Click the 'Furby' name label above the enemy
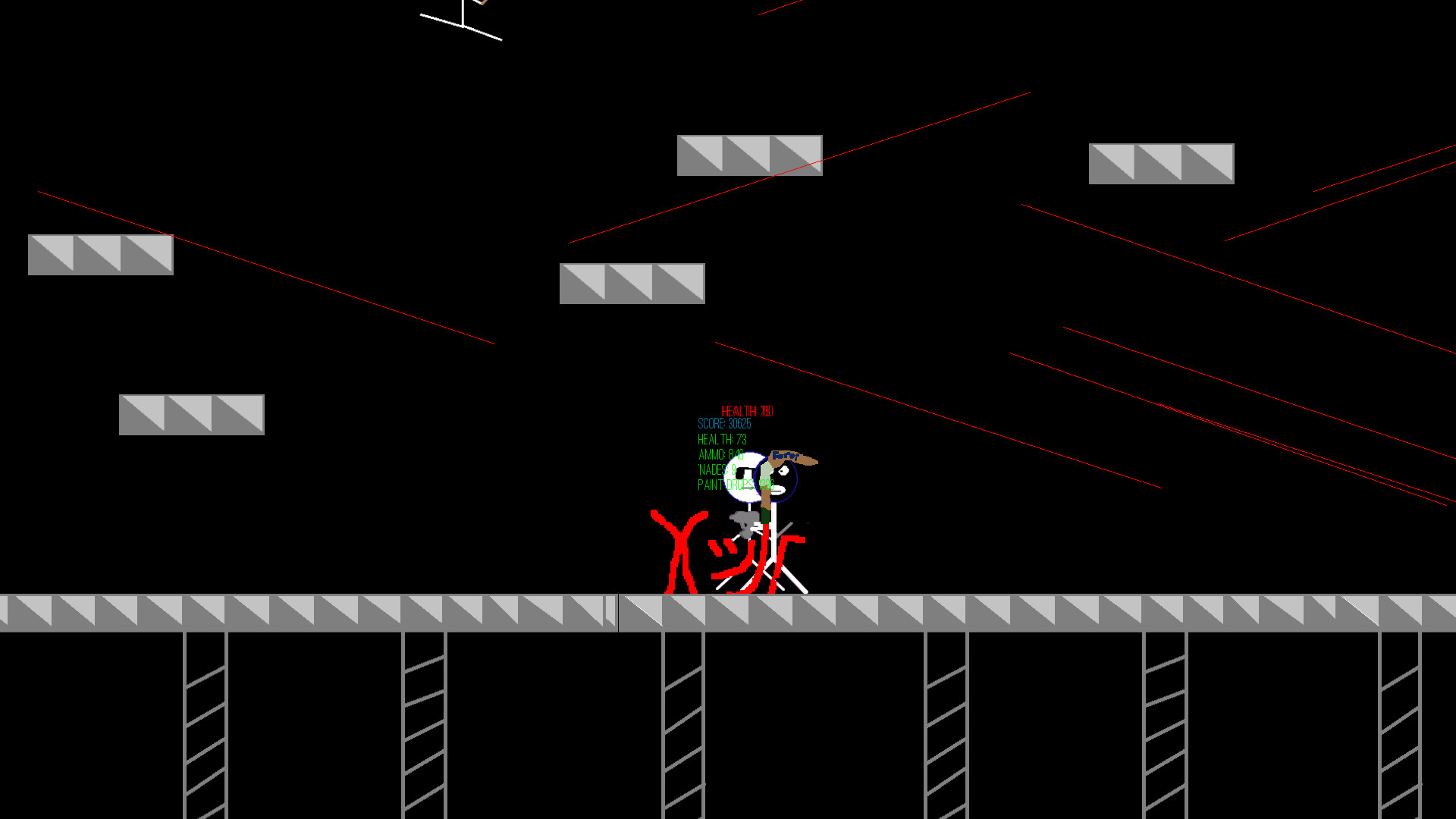The width and height of the screenshot is (1456, 819). click(786, 455)
